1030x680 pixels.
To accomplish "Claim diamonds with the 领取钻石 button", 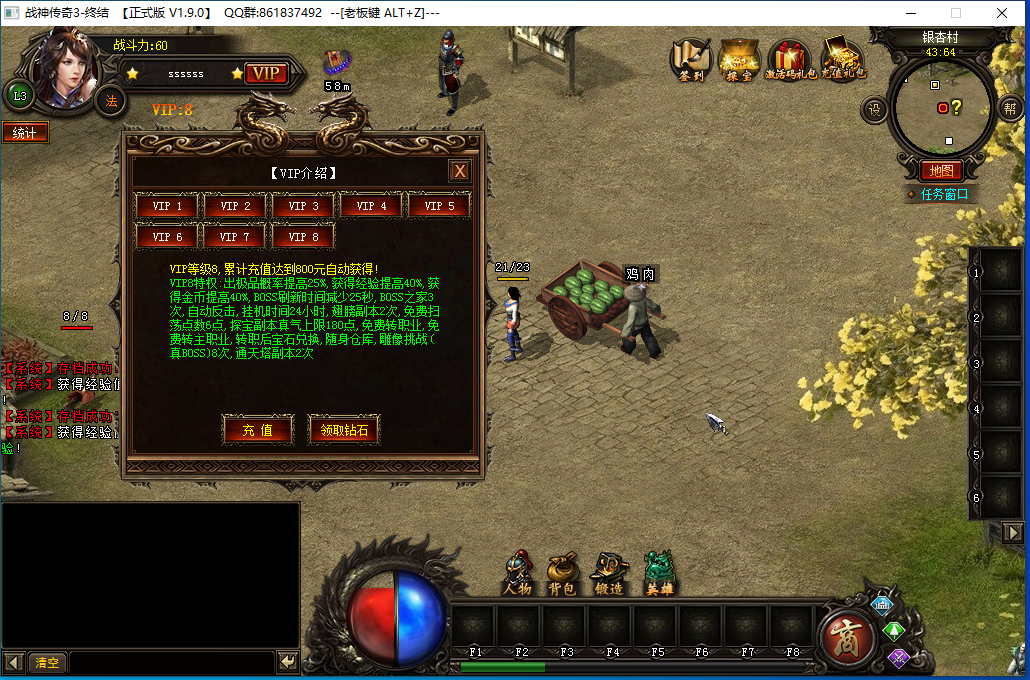I will click(344, 431).
